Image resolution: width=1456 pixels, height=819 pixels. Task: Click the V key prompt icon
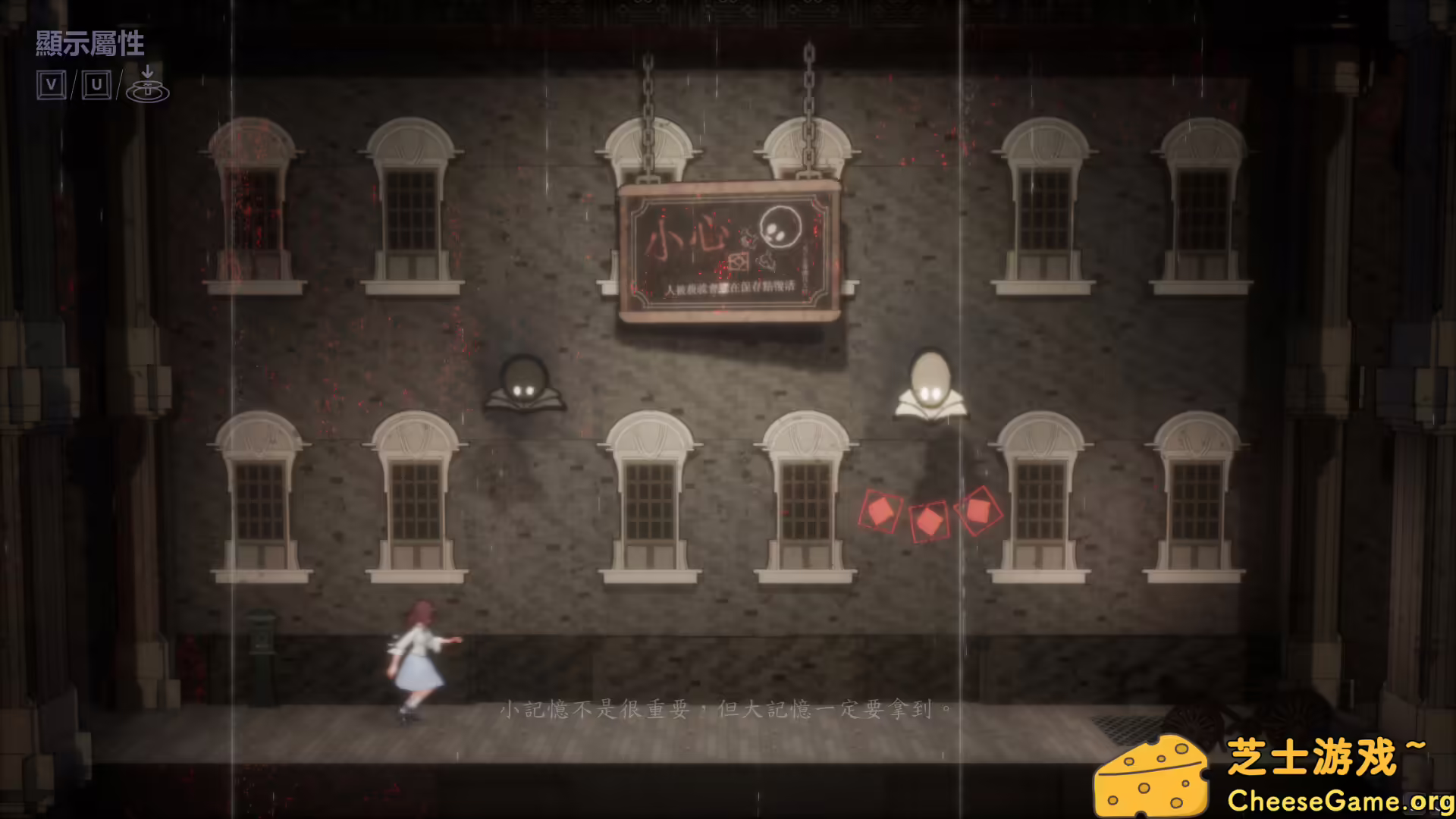pyautogui.click(x=52, y=83)
